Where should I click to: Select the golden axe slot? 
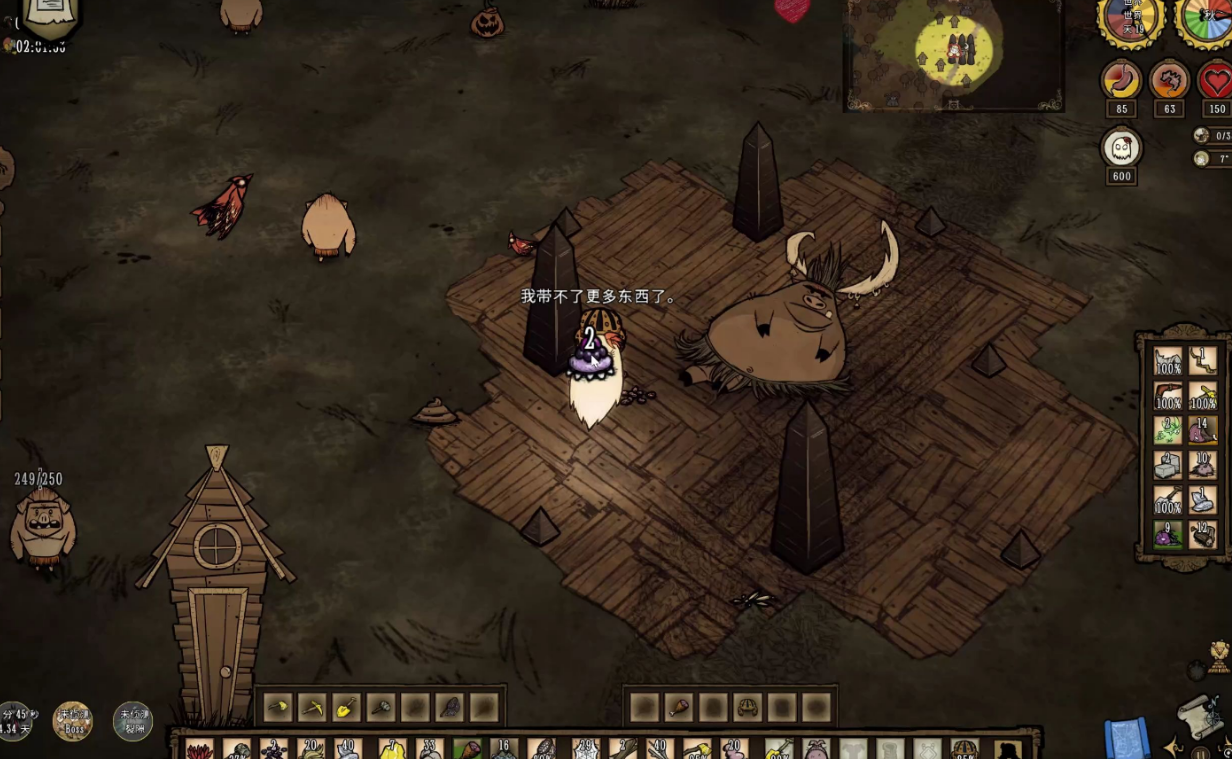coord(277,707)
